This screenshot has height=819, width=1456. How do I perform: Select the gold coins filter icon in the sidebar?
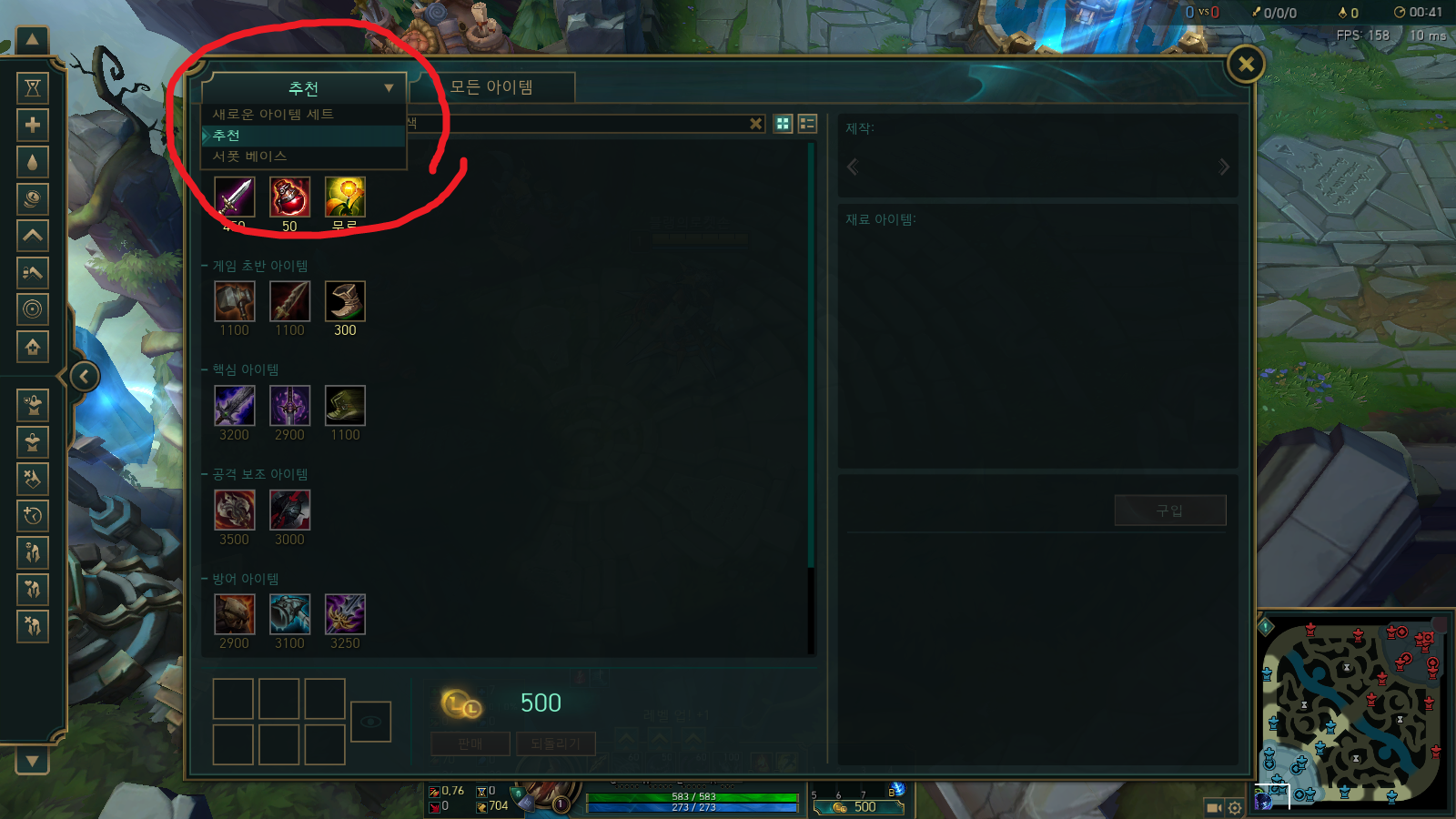(x=33, y=198)
